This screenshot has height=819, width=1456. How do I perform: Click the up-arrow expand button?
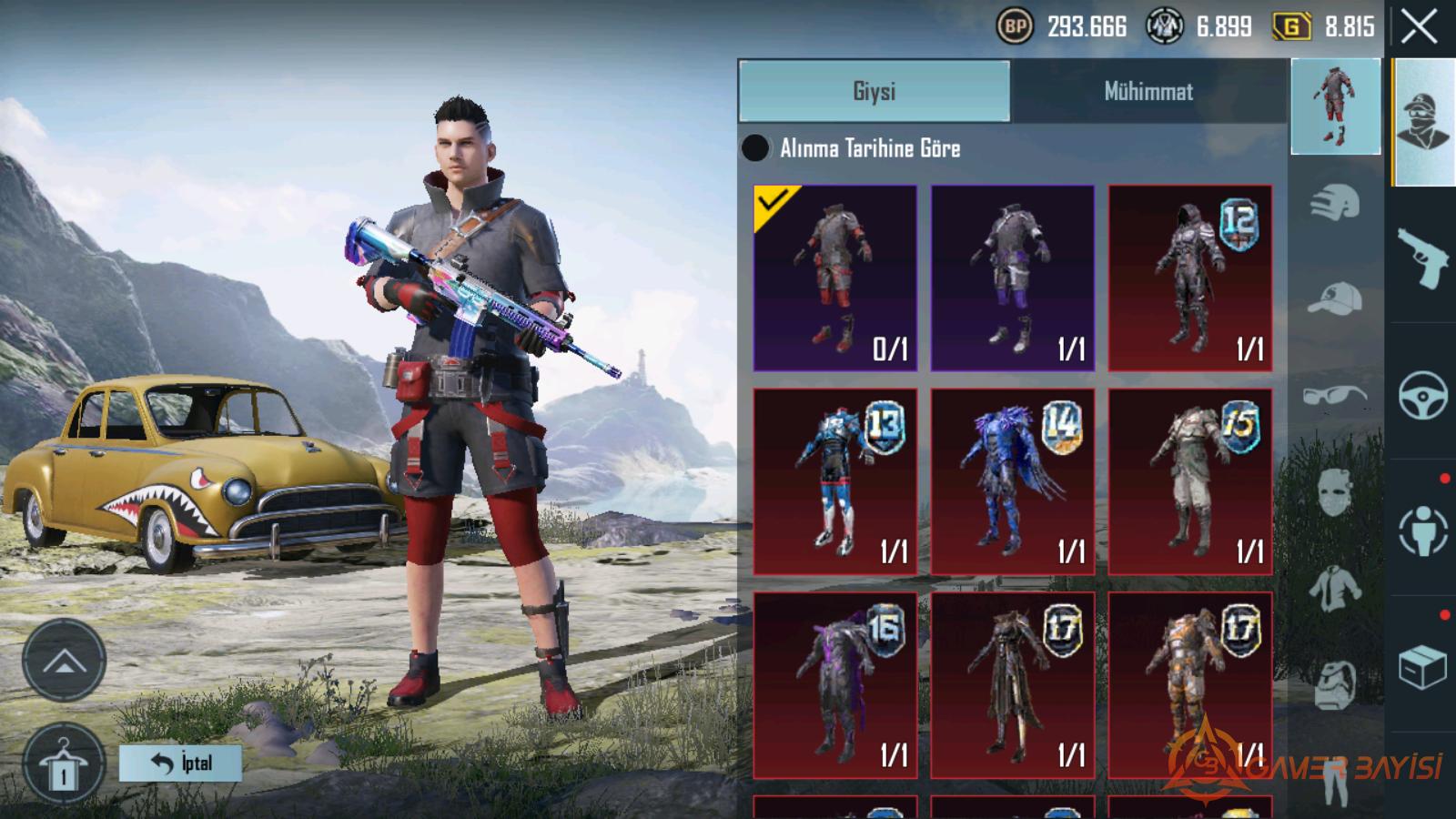coord(64,661)
